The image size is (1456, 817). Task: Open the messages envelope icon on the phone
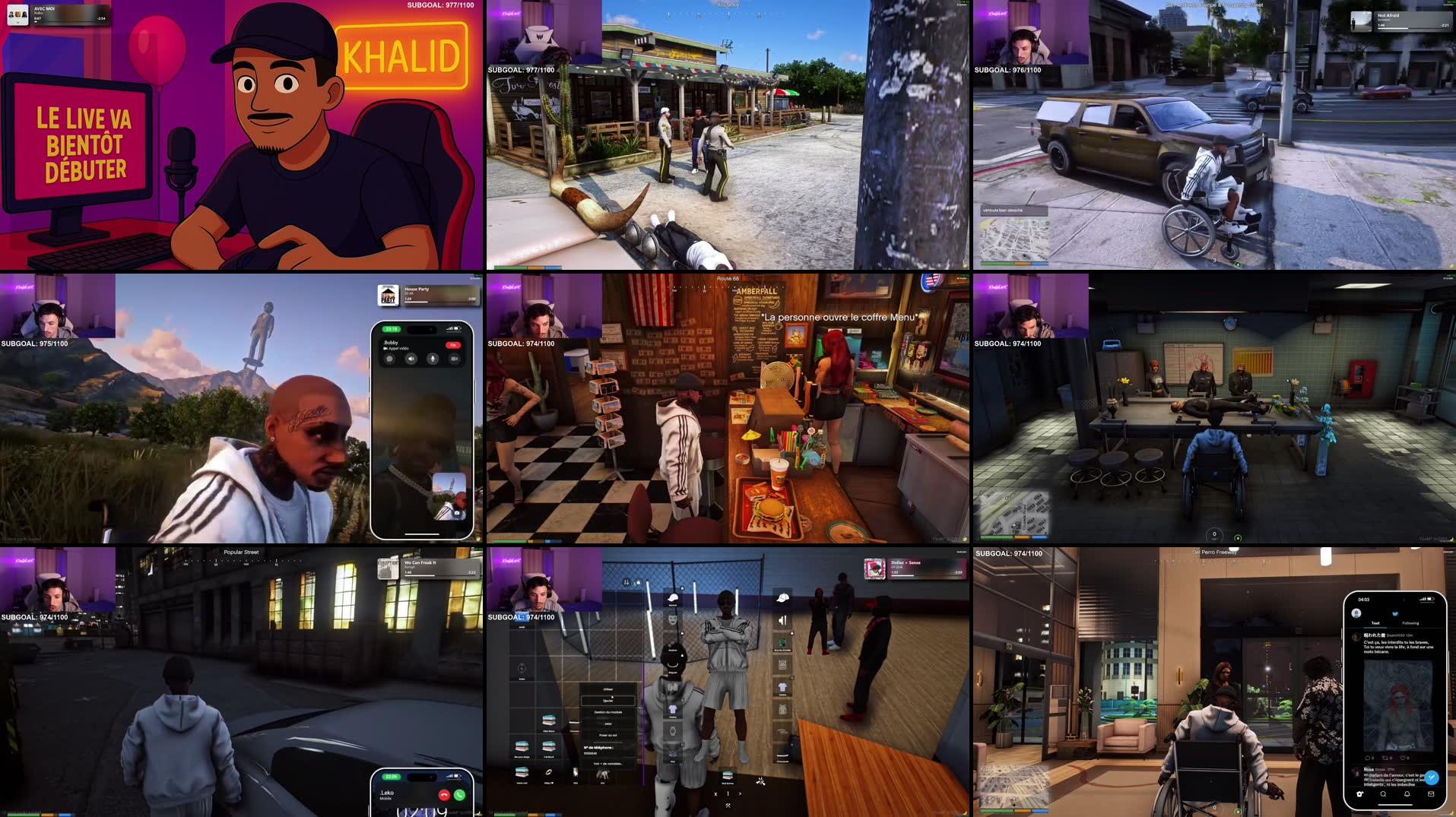tap(1431, 794)
